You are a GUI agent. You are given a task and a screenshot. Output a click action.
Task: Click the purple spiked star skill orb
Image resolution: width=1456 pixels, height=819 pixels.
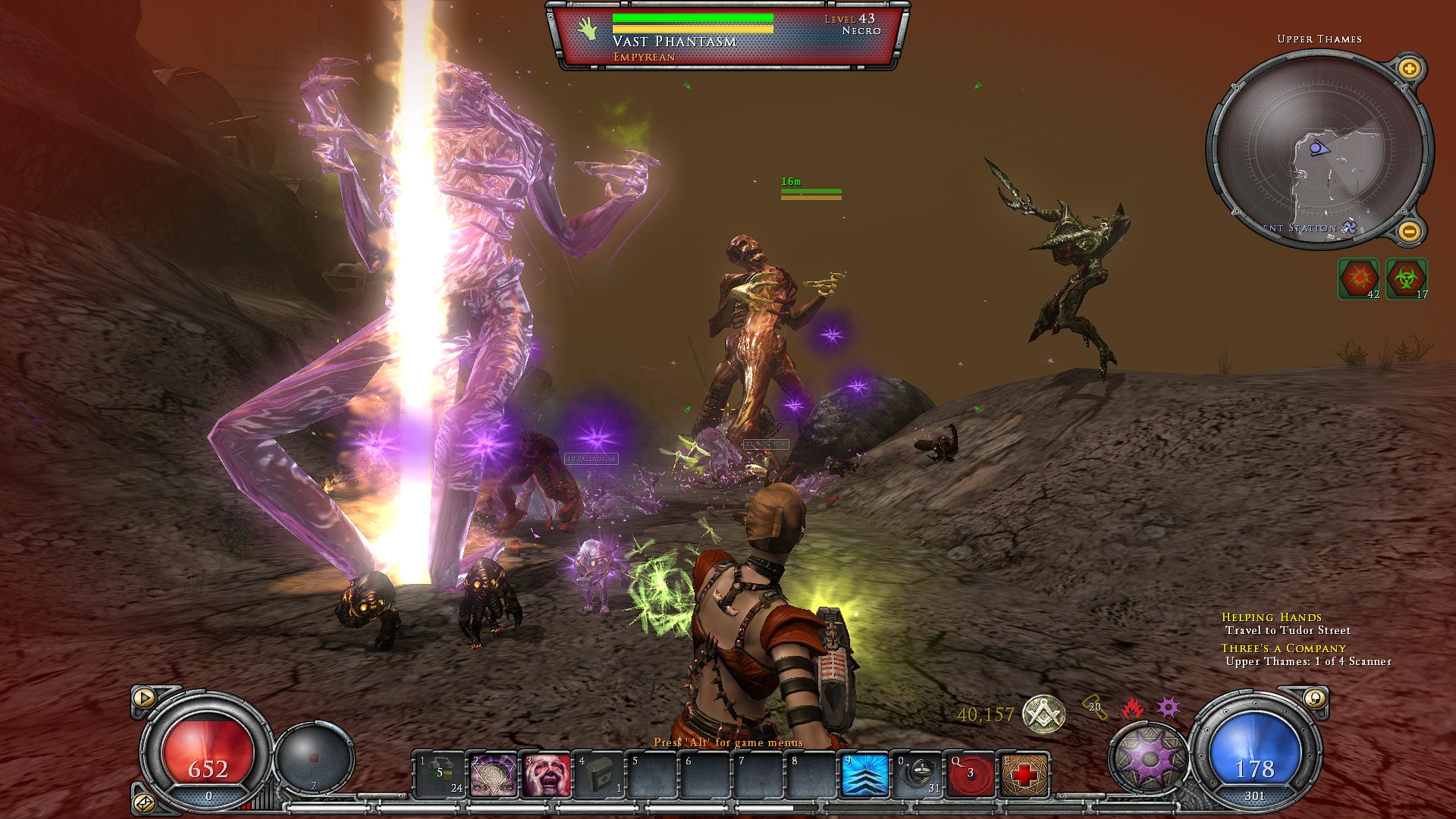pos(1150,758)
